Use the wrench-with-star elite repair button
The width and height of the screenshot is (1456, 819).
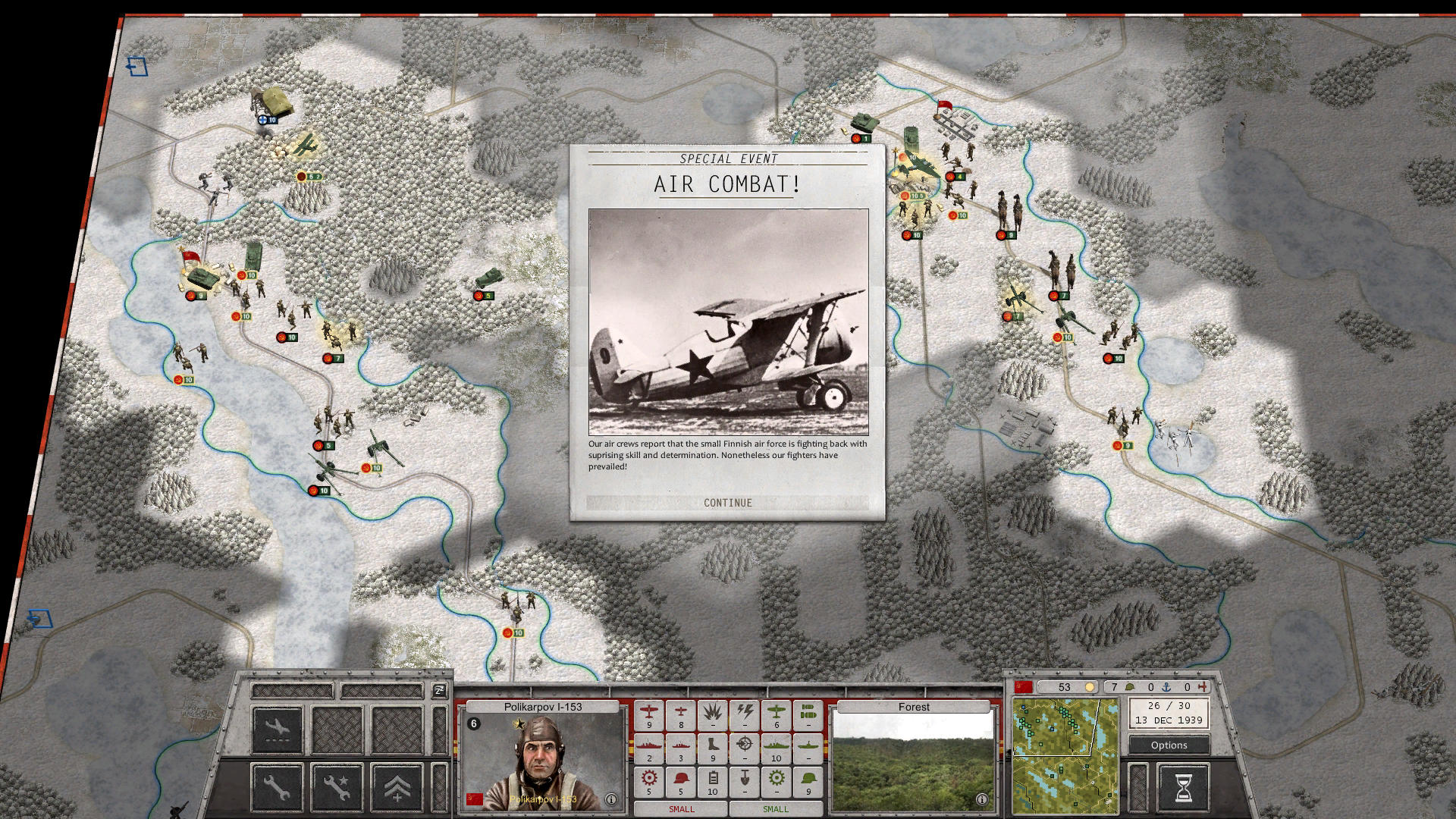337,788
